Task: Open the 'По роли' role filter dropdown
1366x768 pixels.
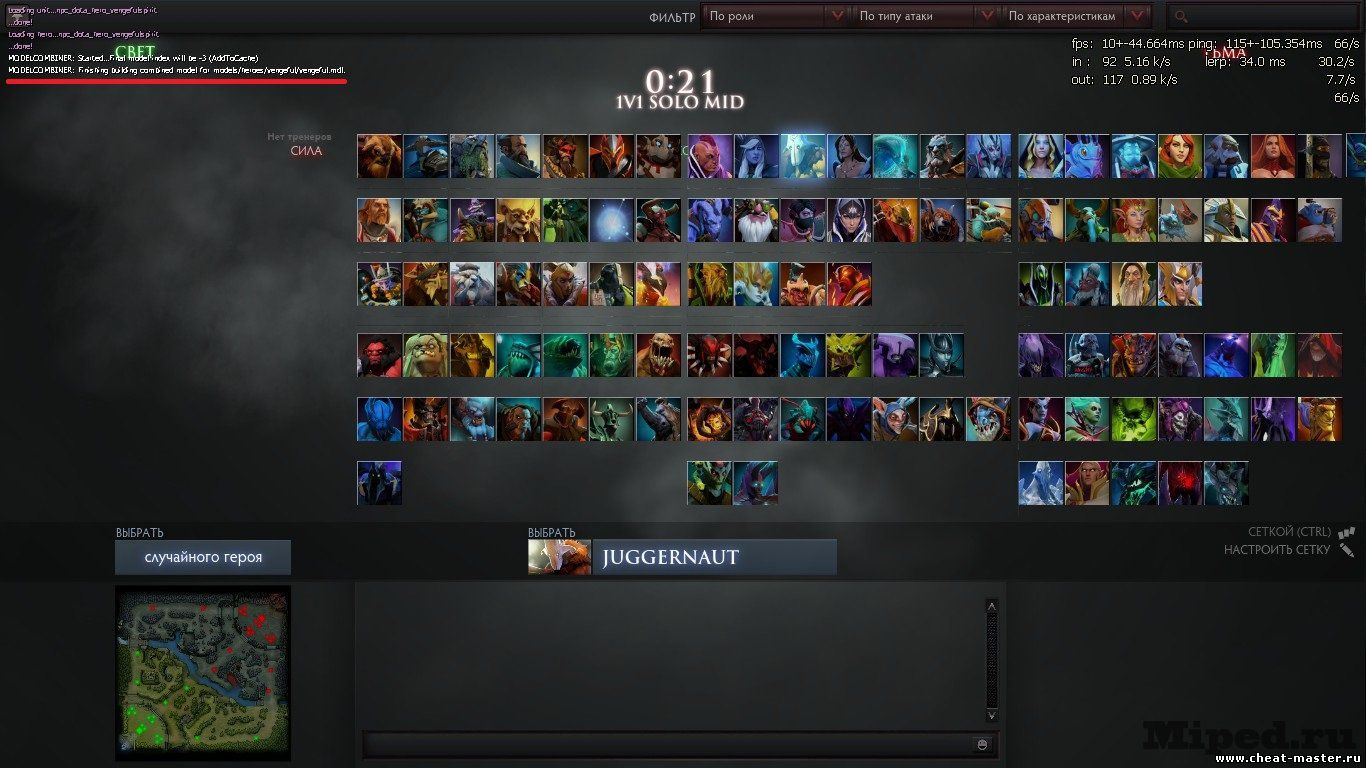Action: pos(776,16)
